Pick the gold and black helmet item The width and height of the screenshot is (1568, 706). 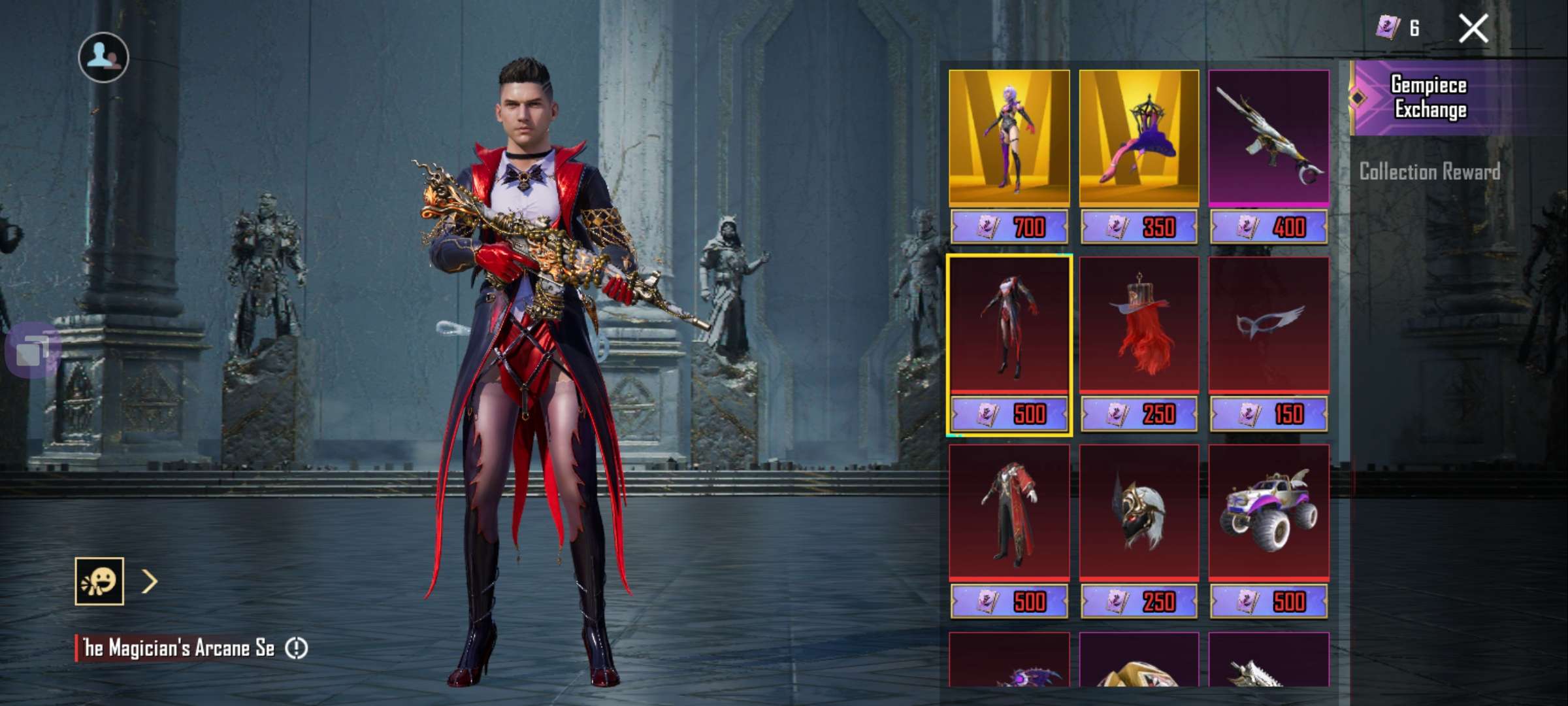[x=1139, y=513]
